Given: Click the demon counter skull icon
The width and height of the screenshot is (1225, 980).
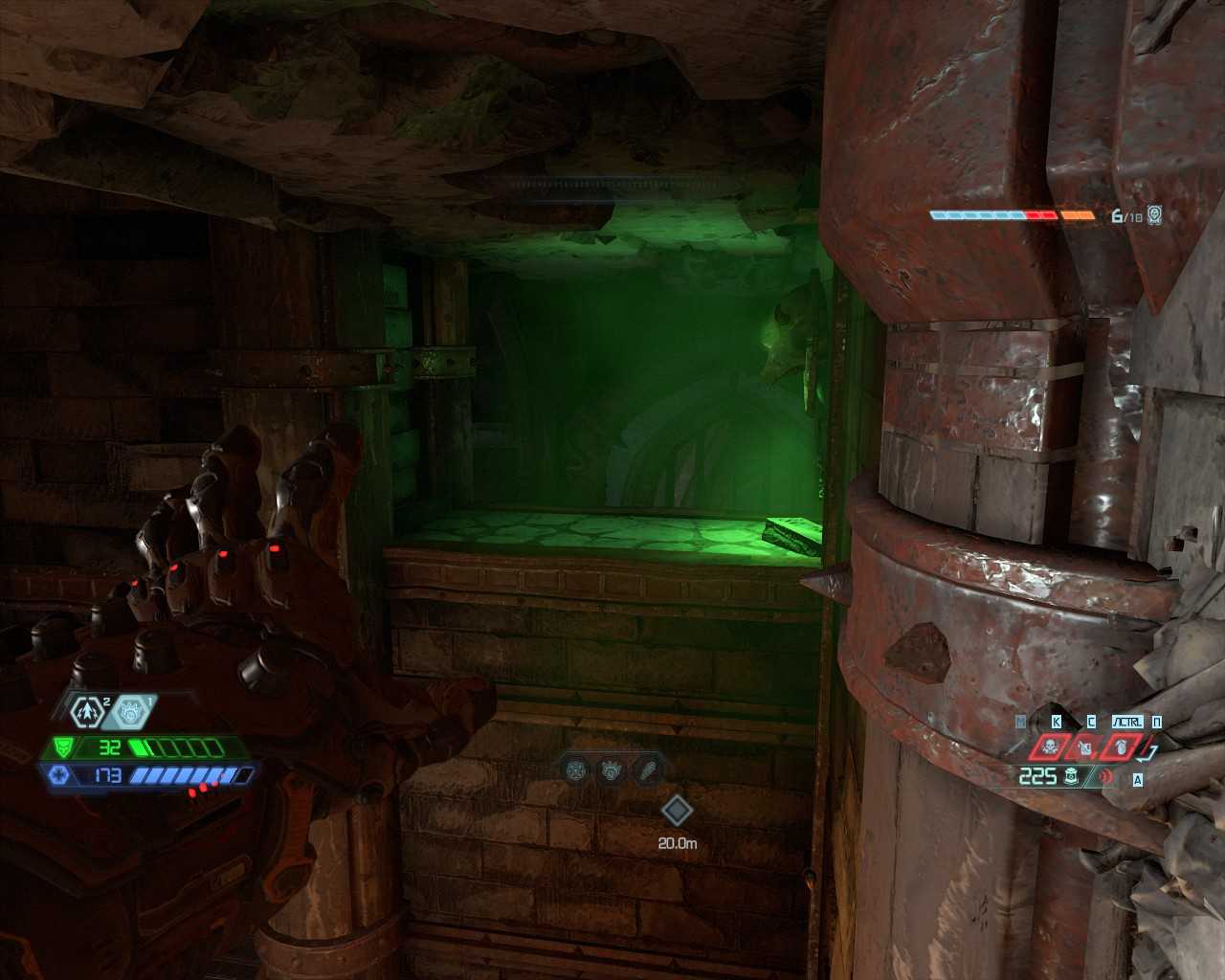Looking at the screenshot, I should (x=1155, y=215).
